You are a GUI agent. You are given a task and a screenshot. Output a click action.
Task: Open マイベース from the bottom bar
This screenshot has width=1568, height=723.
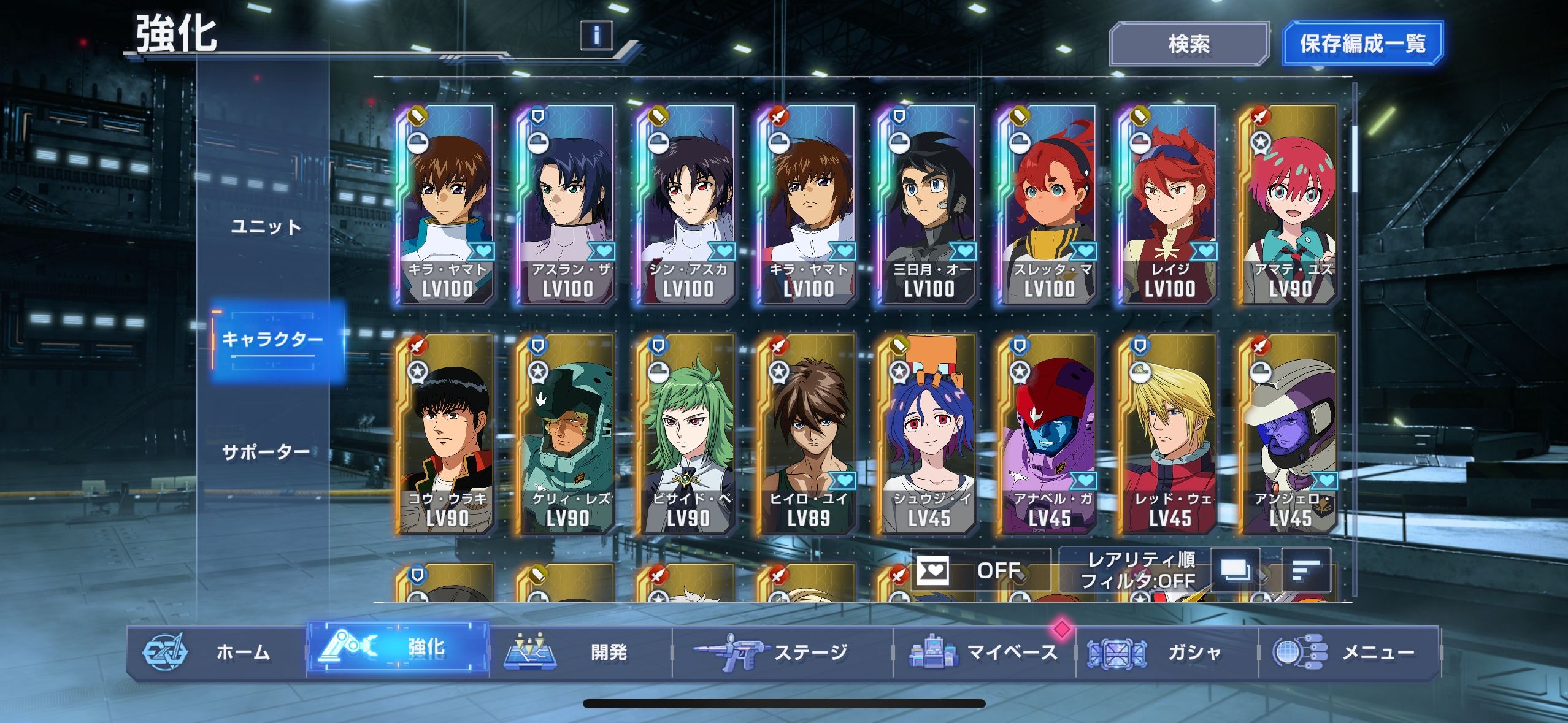click(x=984, y=652)
